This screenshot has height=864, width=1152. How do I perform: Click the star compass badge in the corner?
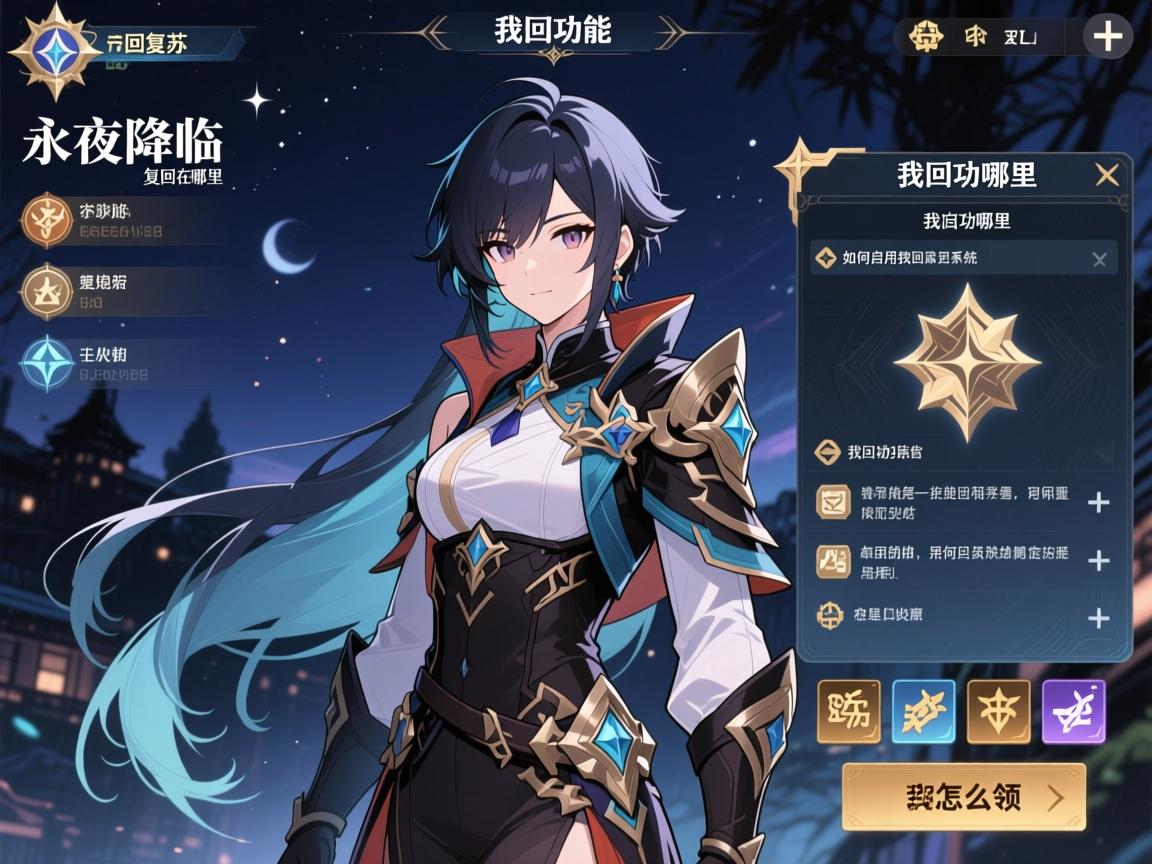pyautogui.click(x=53, y=49)
